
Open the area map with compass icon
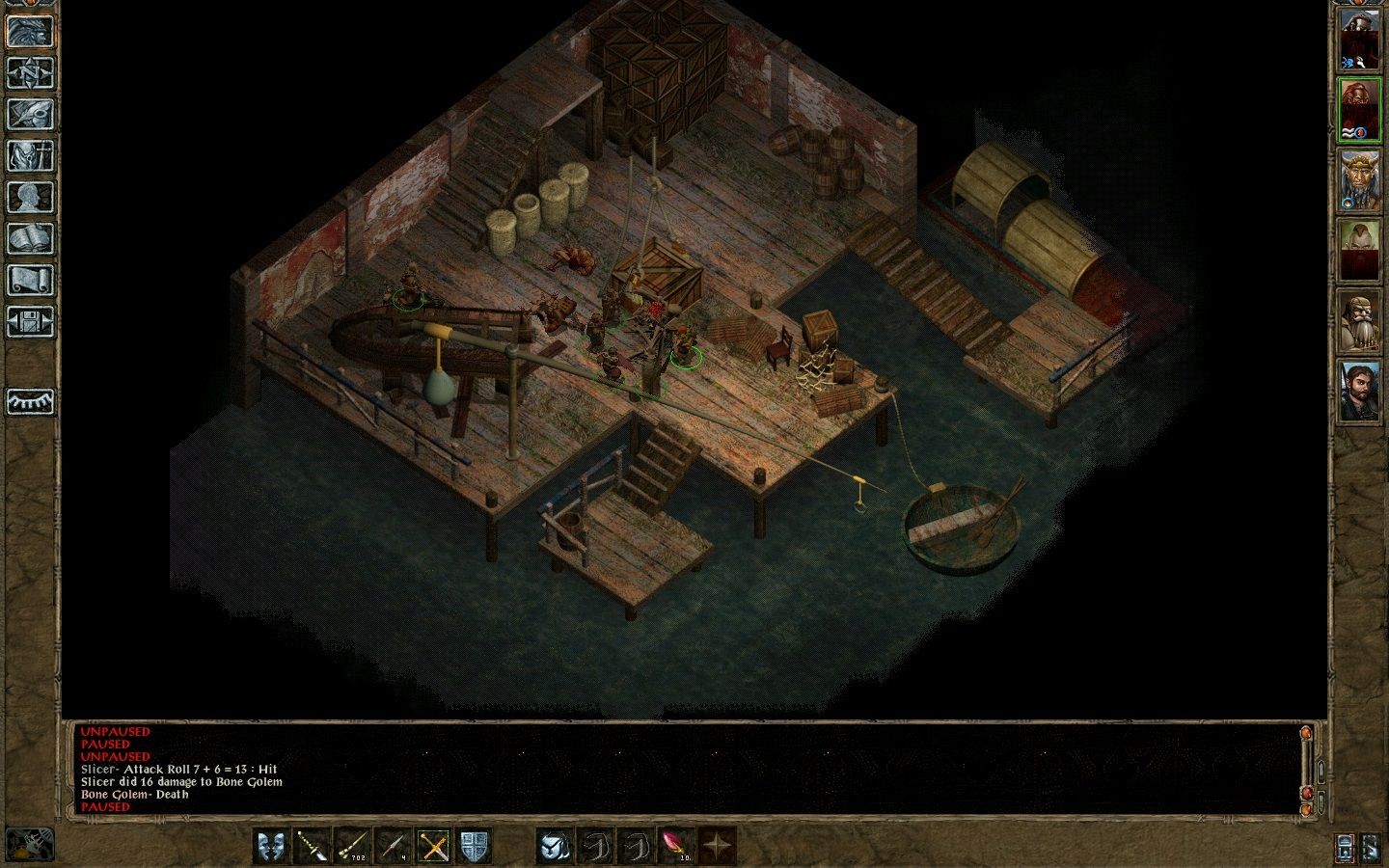coord(30,72)
